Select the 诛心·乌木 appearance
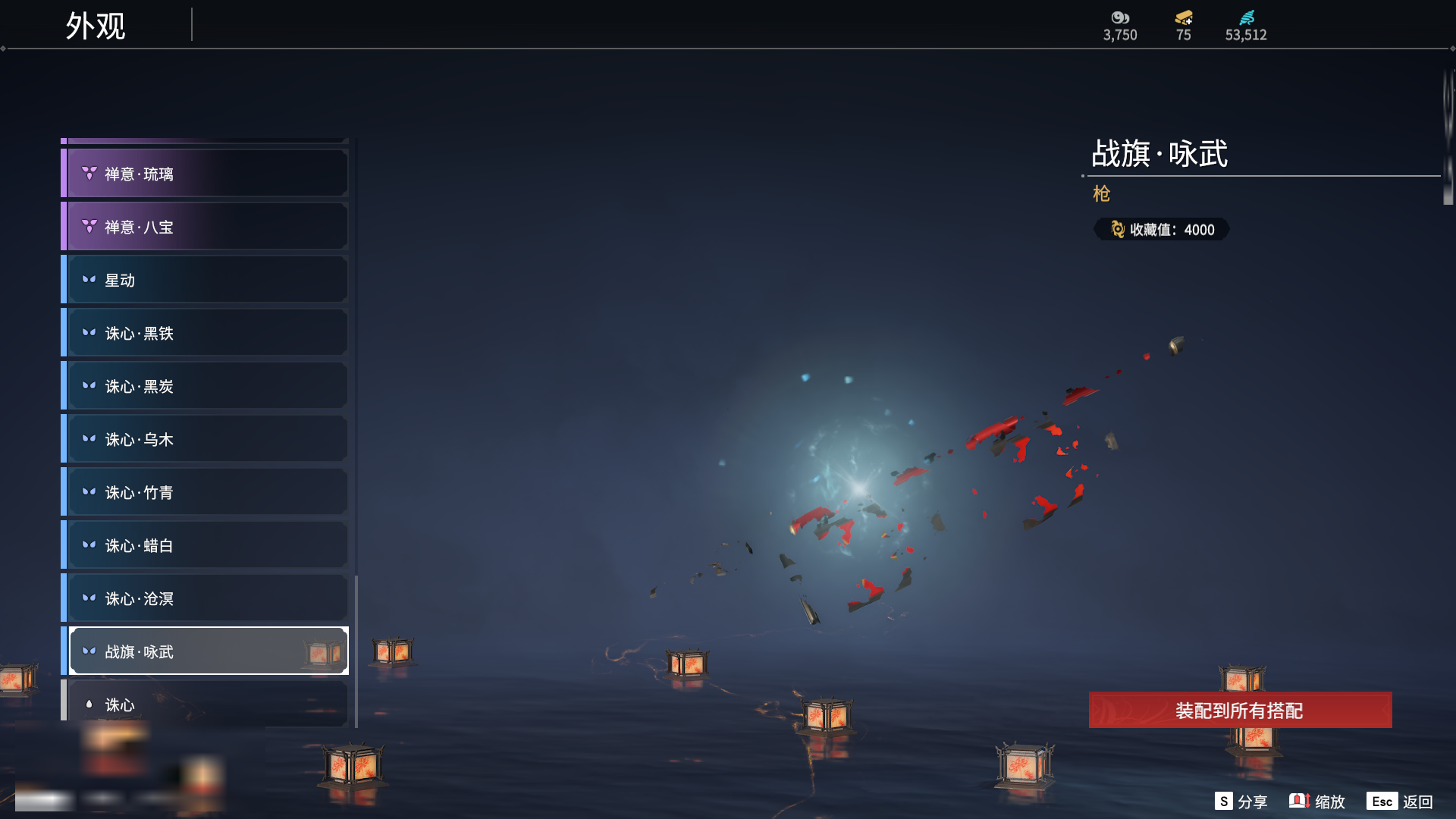1456x819 pixels. [205, 440]
